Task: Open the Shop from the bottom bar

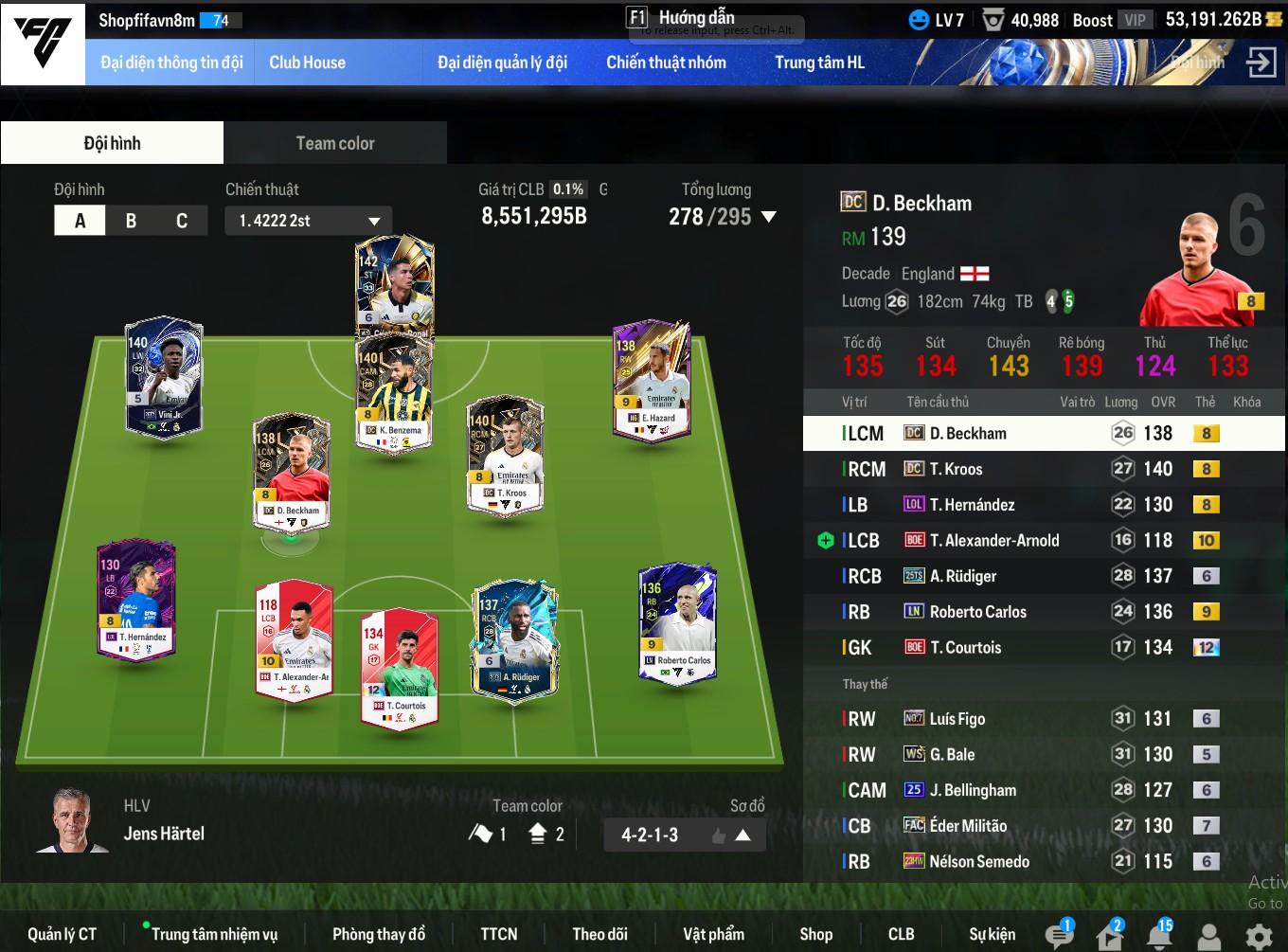Action: point(815,934)
